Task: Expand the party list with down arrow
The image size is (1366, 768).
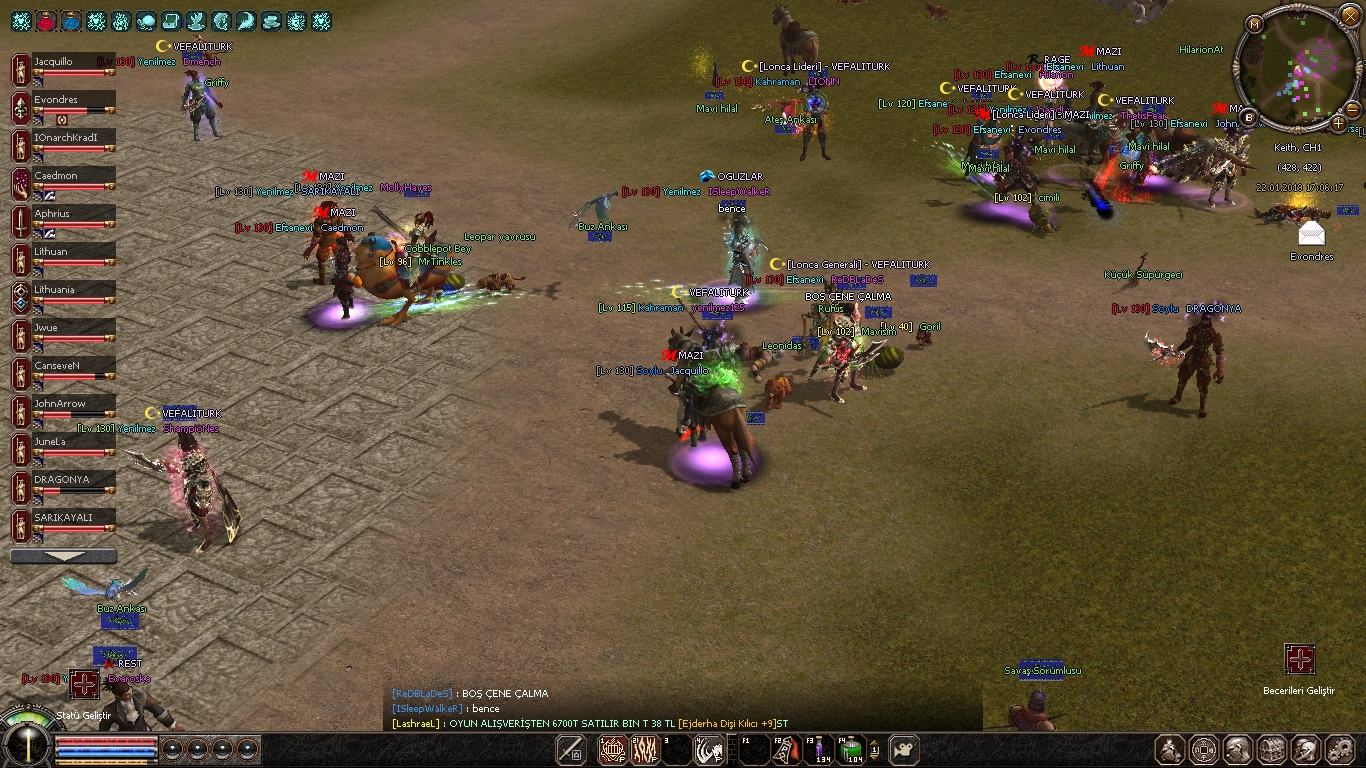Action: point(63,556)
